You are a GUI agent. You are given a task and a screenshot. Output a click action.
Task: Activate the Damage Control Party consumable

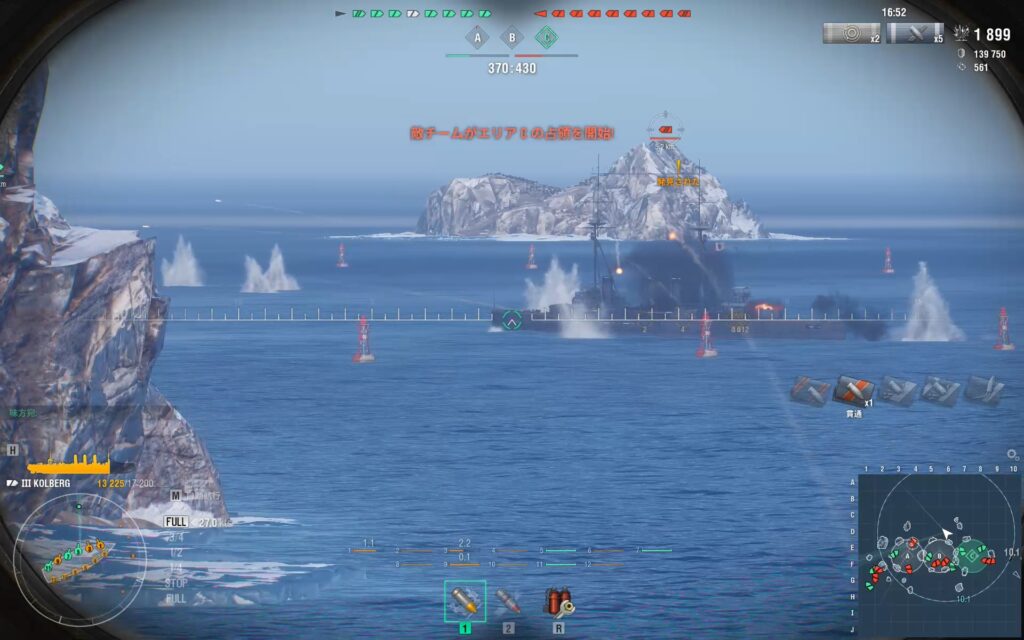click(558, 601)
